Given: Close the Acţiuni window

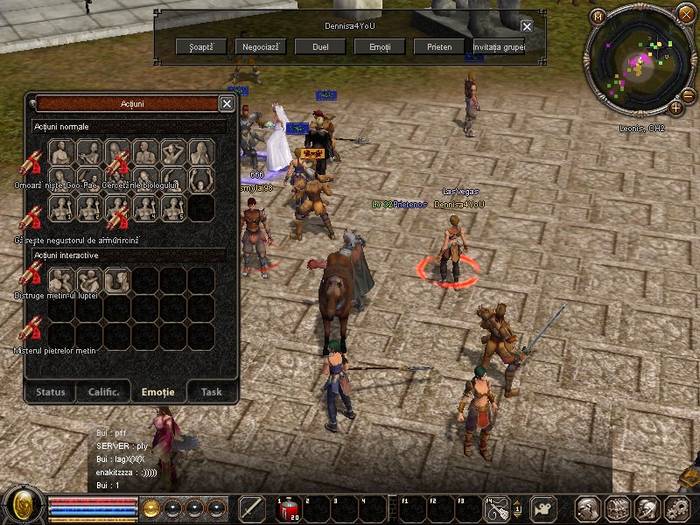Looking at the screenshot, I should coord(227,103).
